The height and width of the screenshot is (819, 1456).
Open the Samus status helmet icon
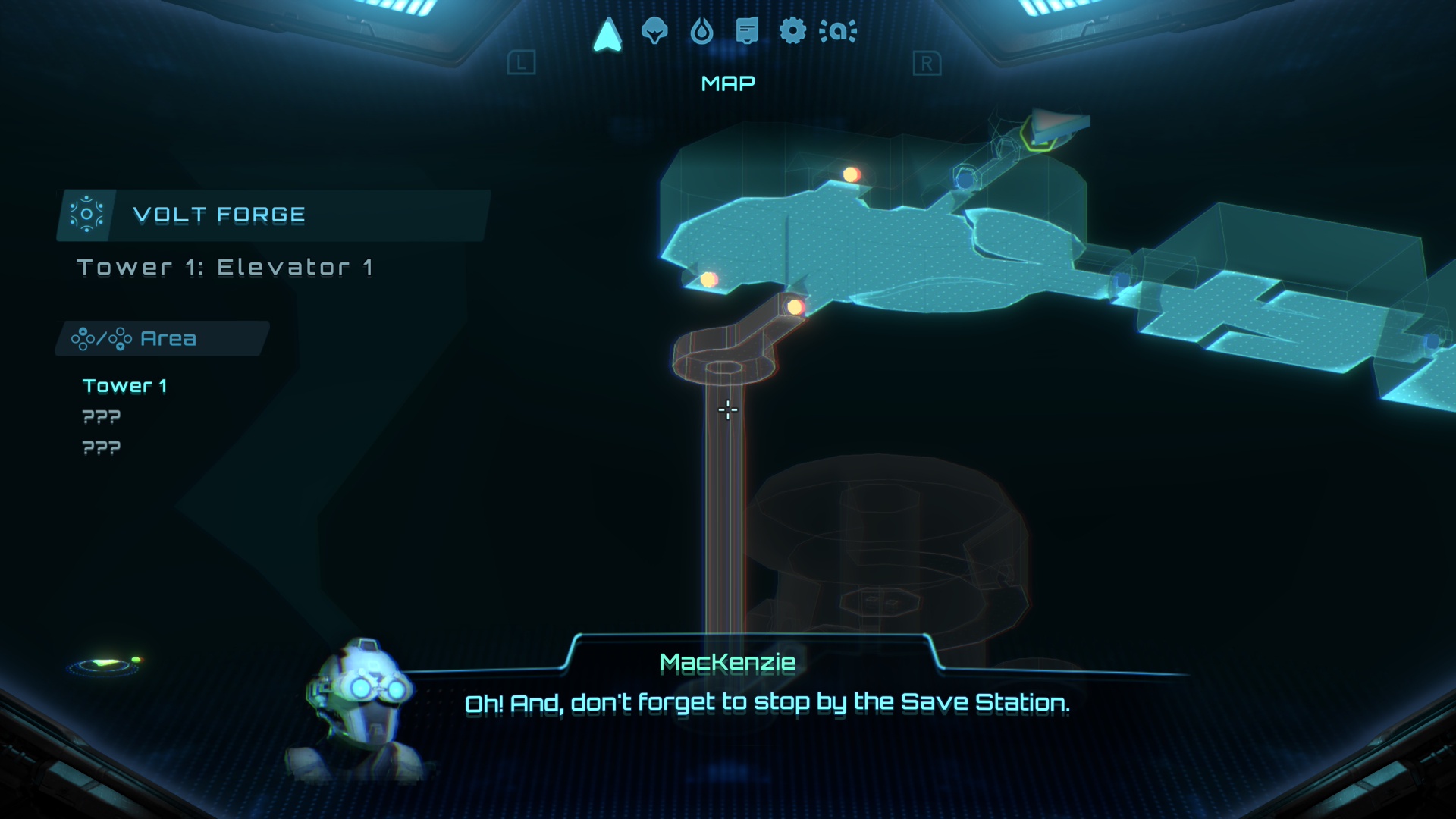(654, 32)
